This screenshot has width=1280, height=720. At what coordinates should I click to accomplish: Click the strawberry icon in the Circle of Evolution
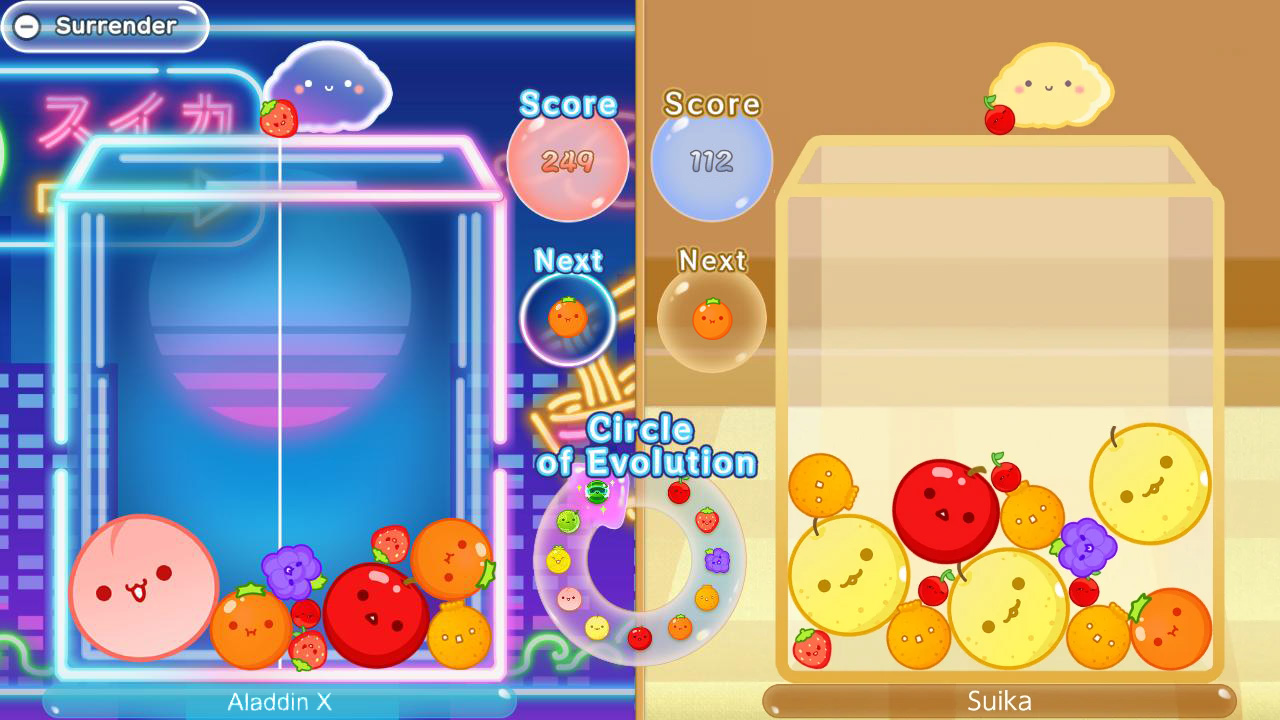click(706, 521)
